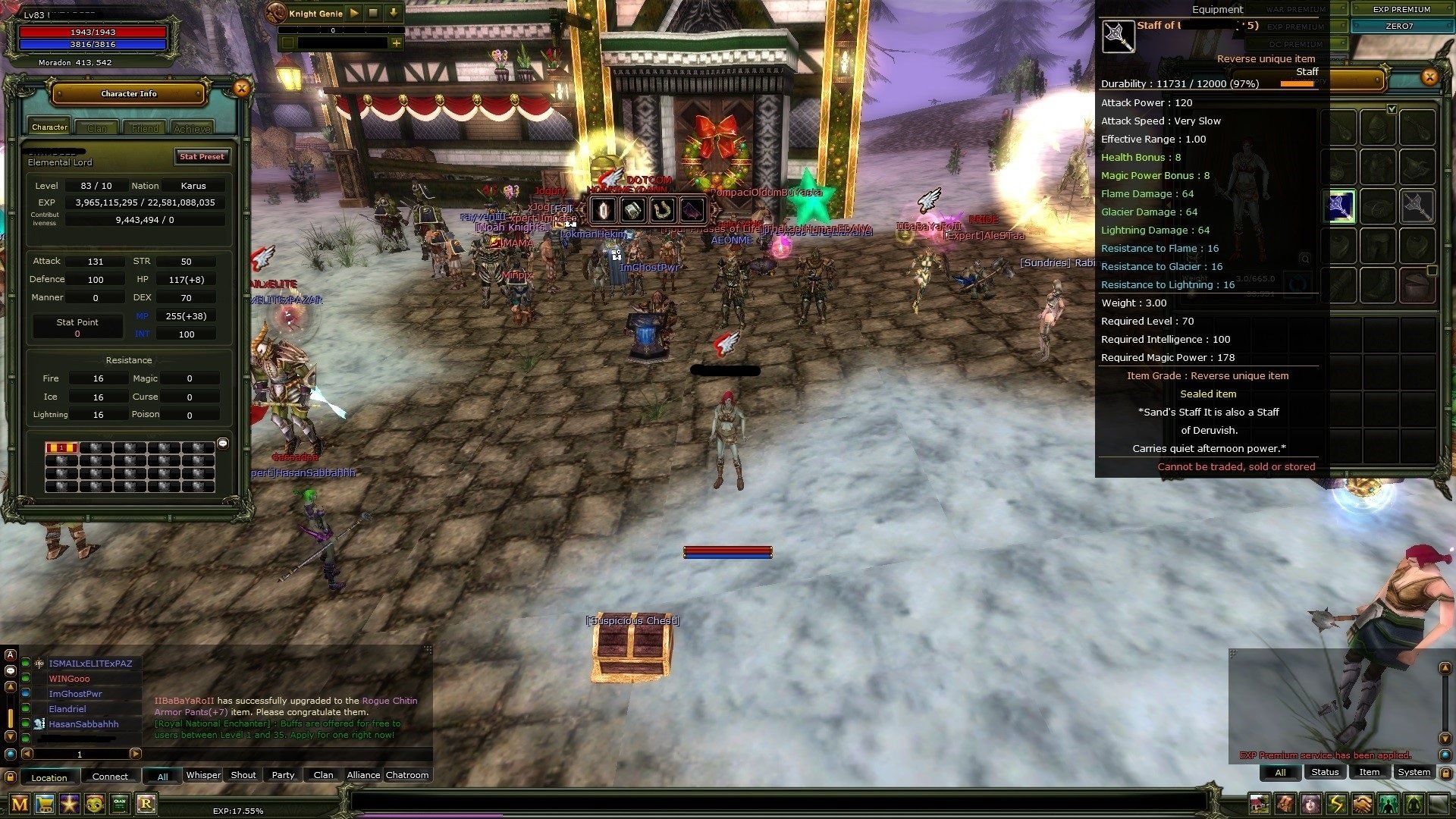Screen dimensions: 1456x819
Task: Open the house town icon in skill bar
Action: (1260, 803)
